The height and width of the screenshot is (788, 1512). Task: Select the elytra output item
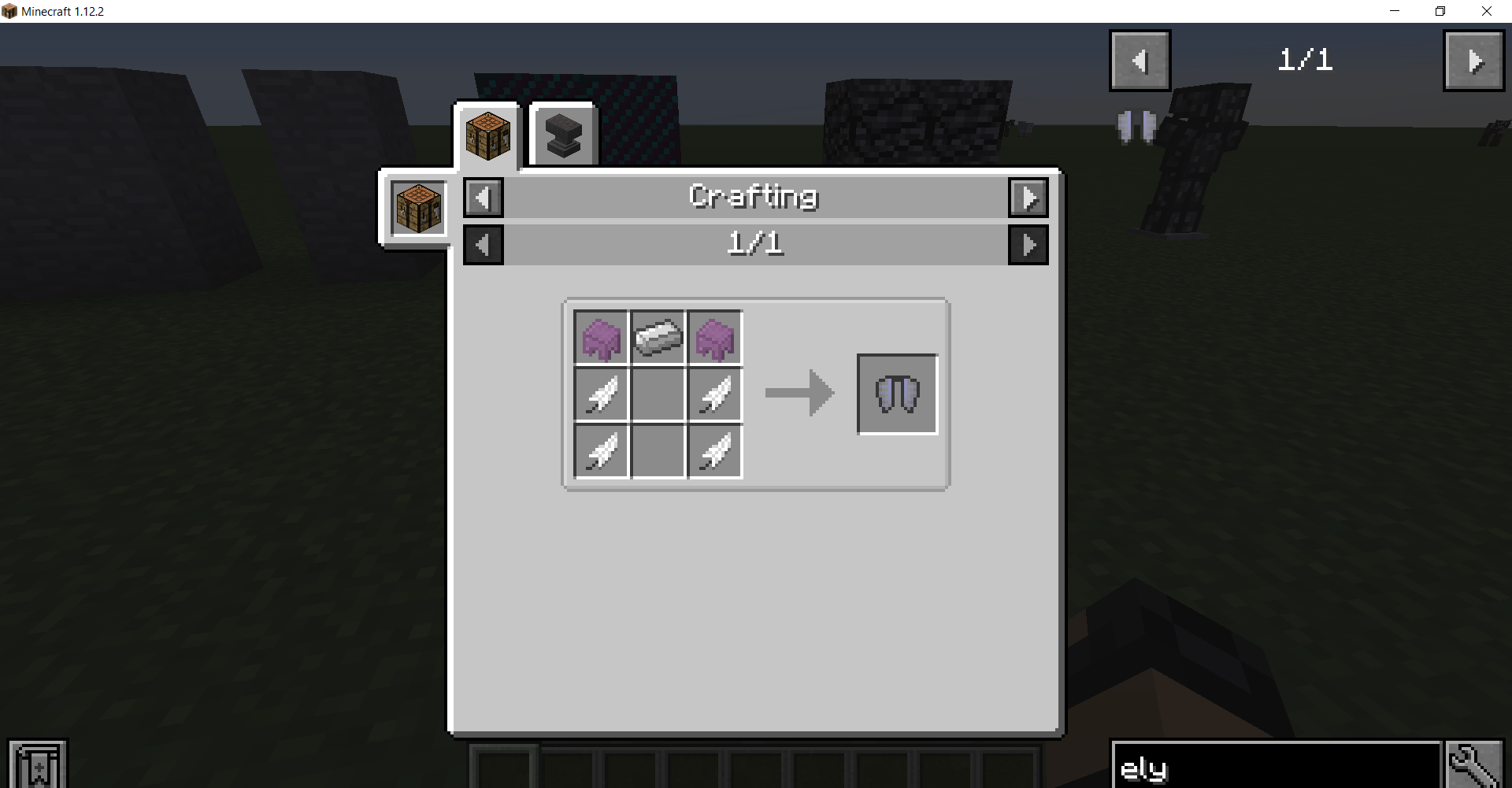[897, 394]
